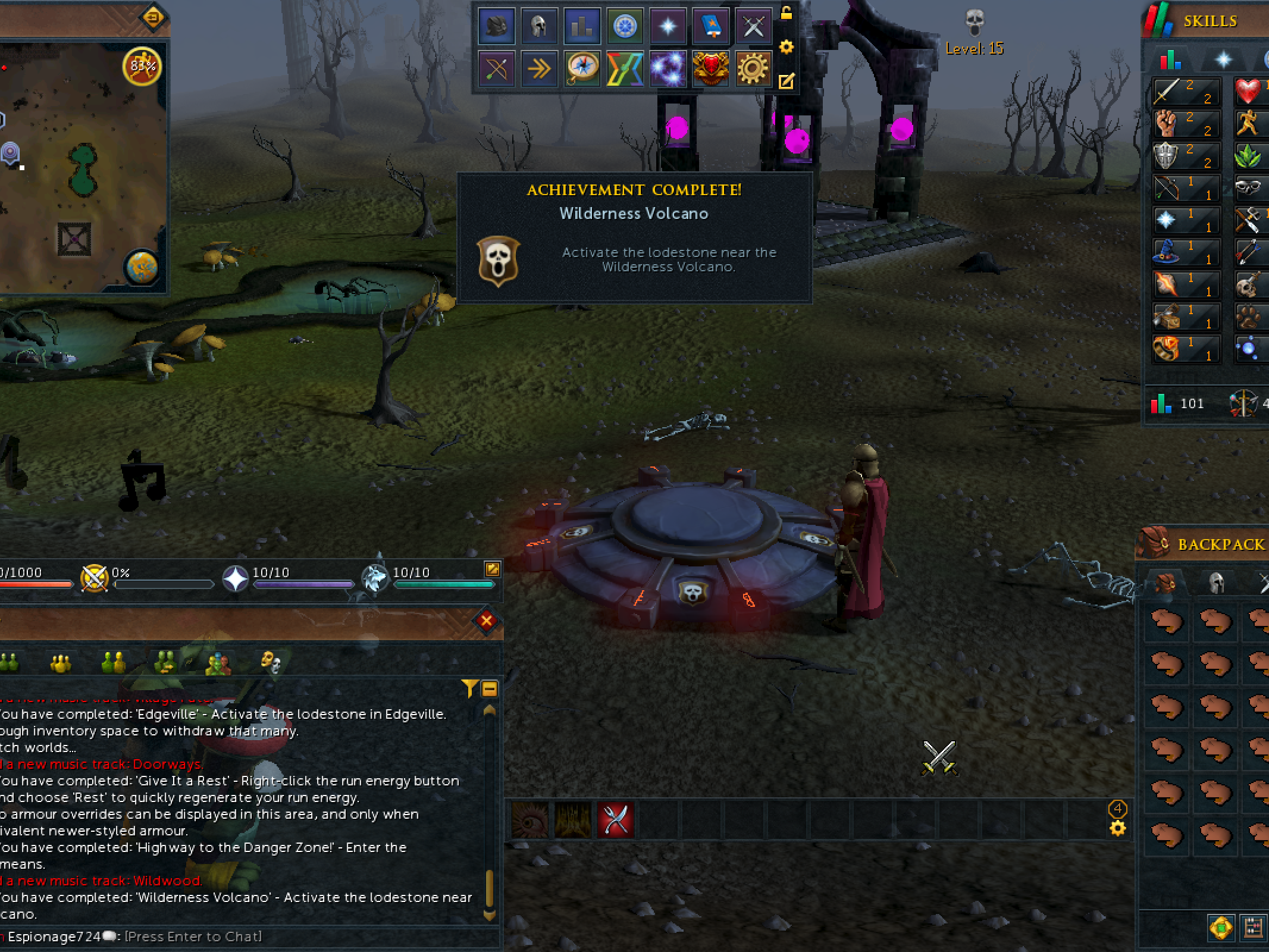
Task: Click the world map globe button
Action: (x=142, y=267)
